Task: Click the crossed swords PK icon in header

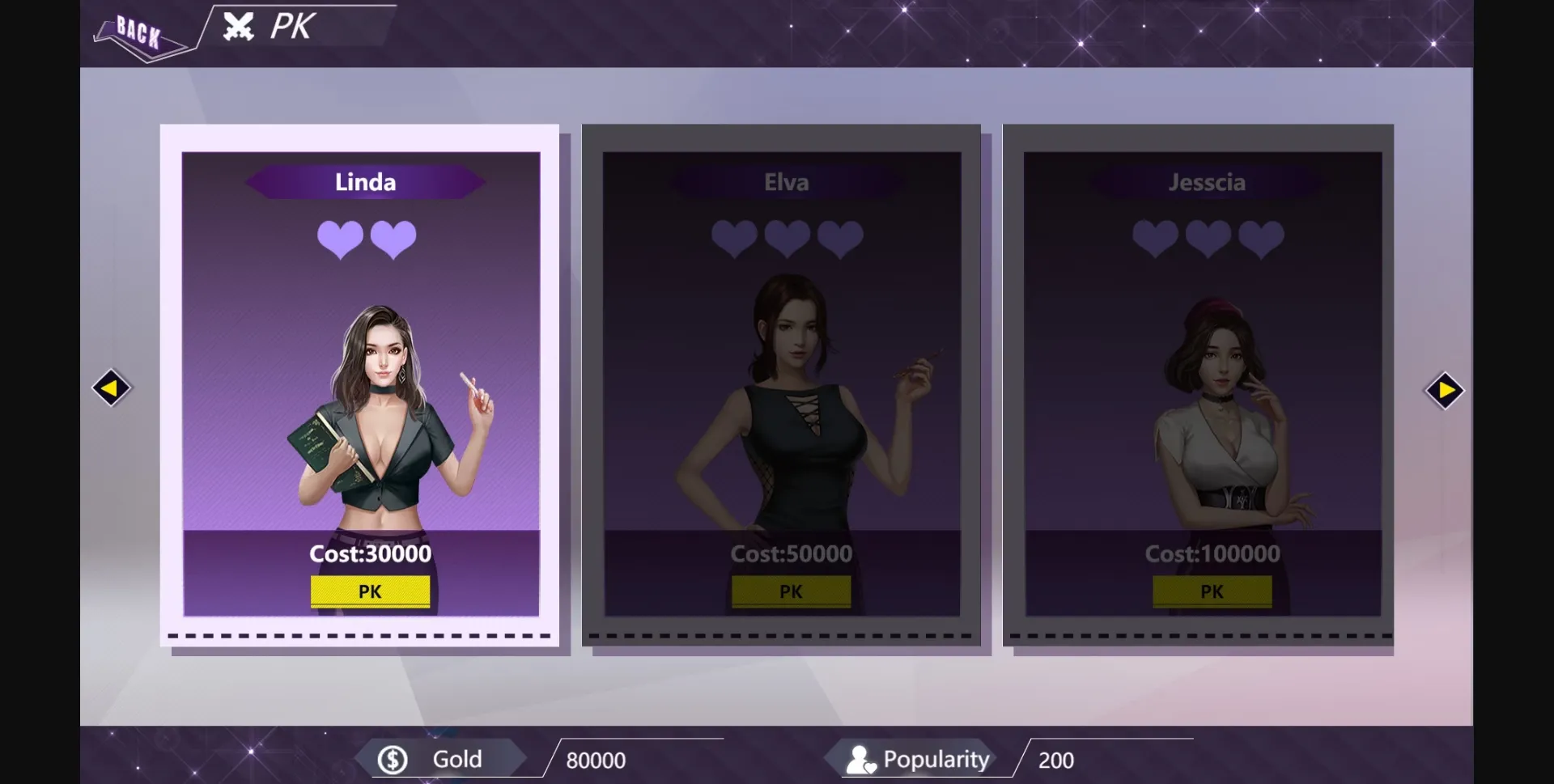Action: tap(236, 27)
